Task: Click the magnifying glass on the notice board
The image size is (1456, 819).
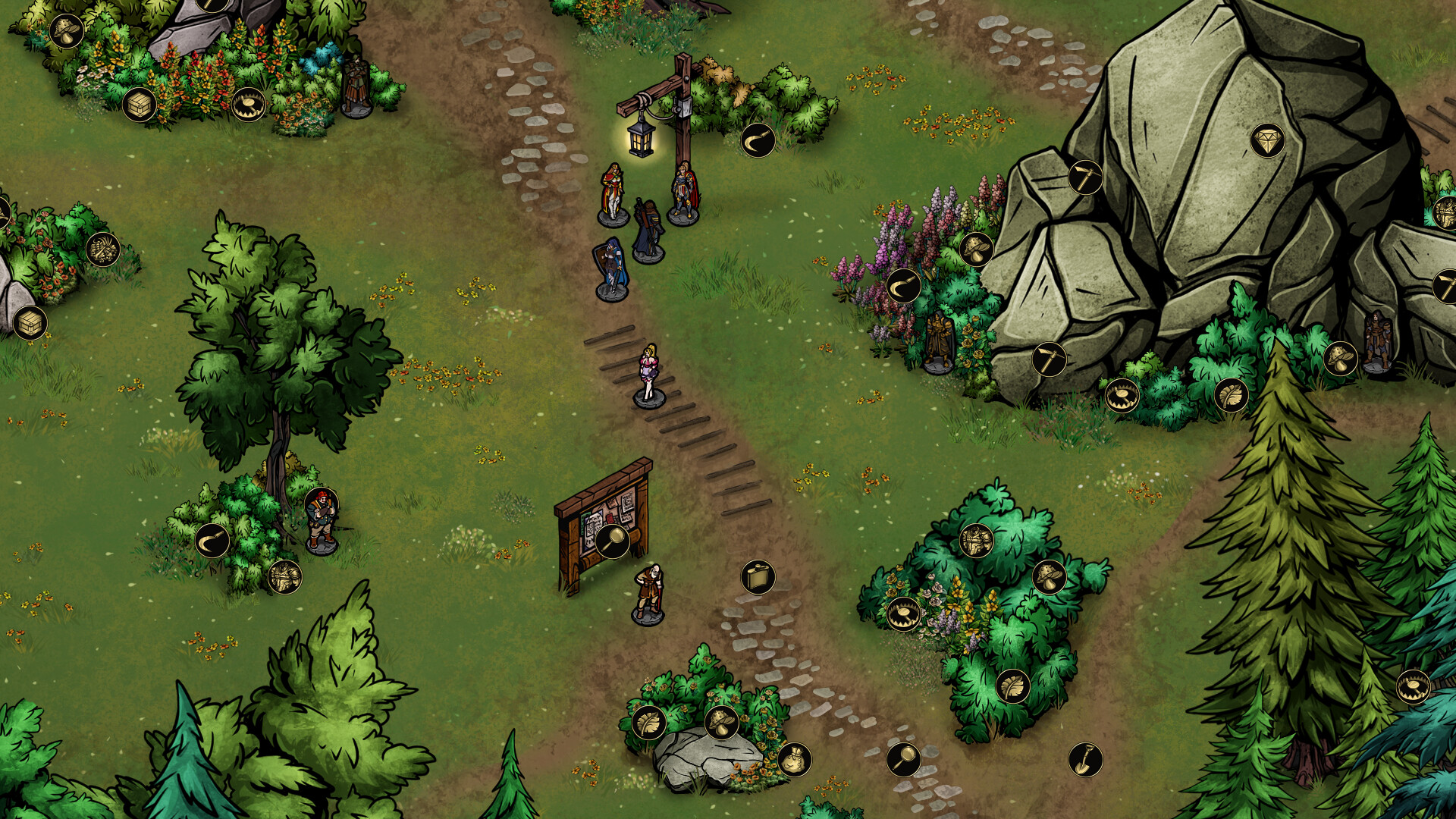Action: point(614,540)
